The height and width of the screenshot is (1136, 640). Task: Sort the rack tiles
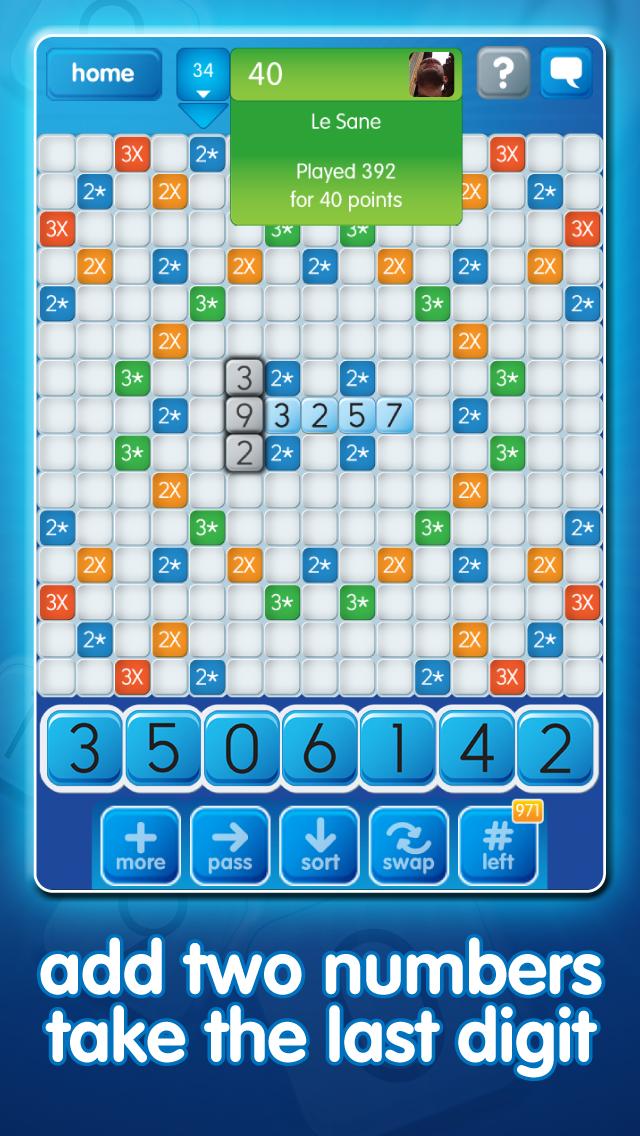[320, 846]
